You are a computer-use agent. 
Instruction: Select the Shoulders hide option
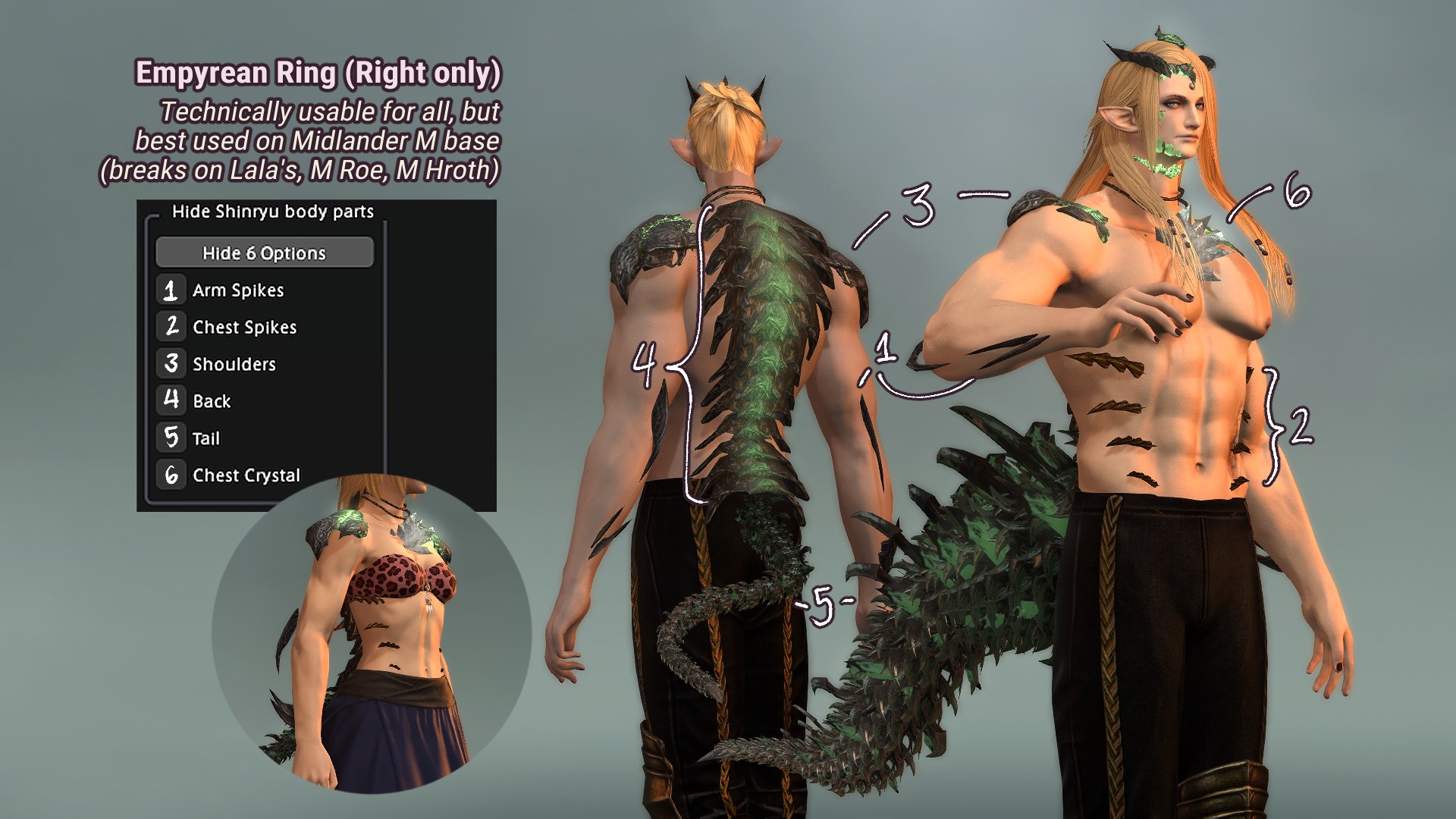(x=171, y=364)
